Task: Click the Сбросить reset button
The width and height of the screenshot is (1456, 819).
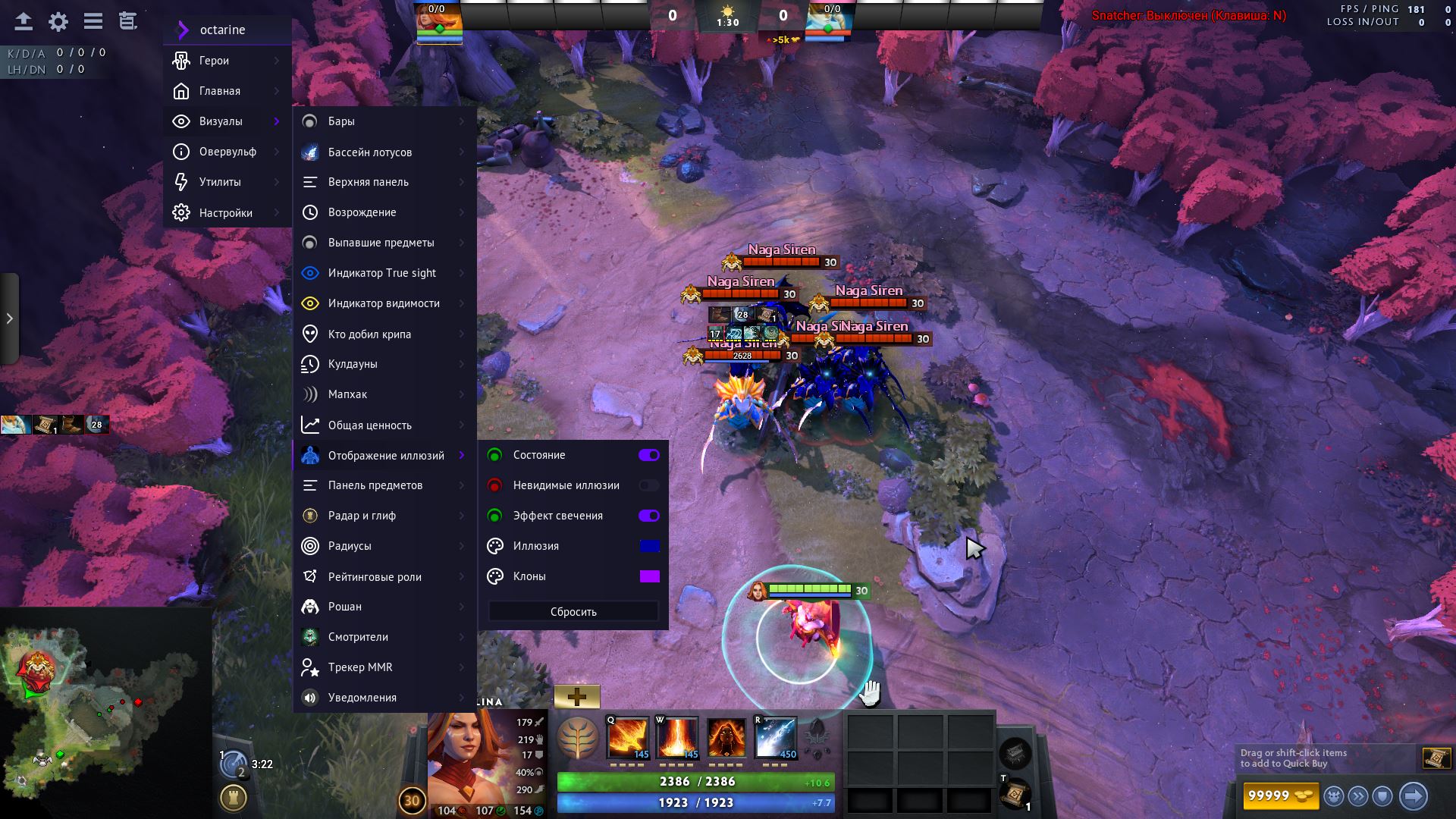Action: coord(573,612)
